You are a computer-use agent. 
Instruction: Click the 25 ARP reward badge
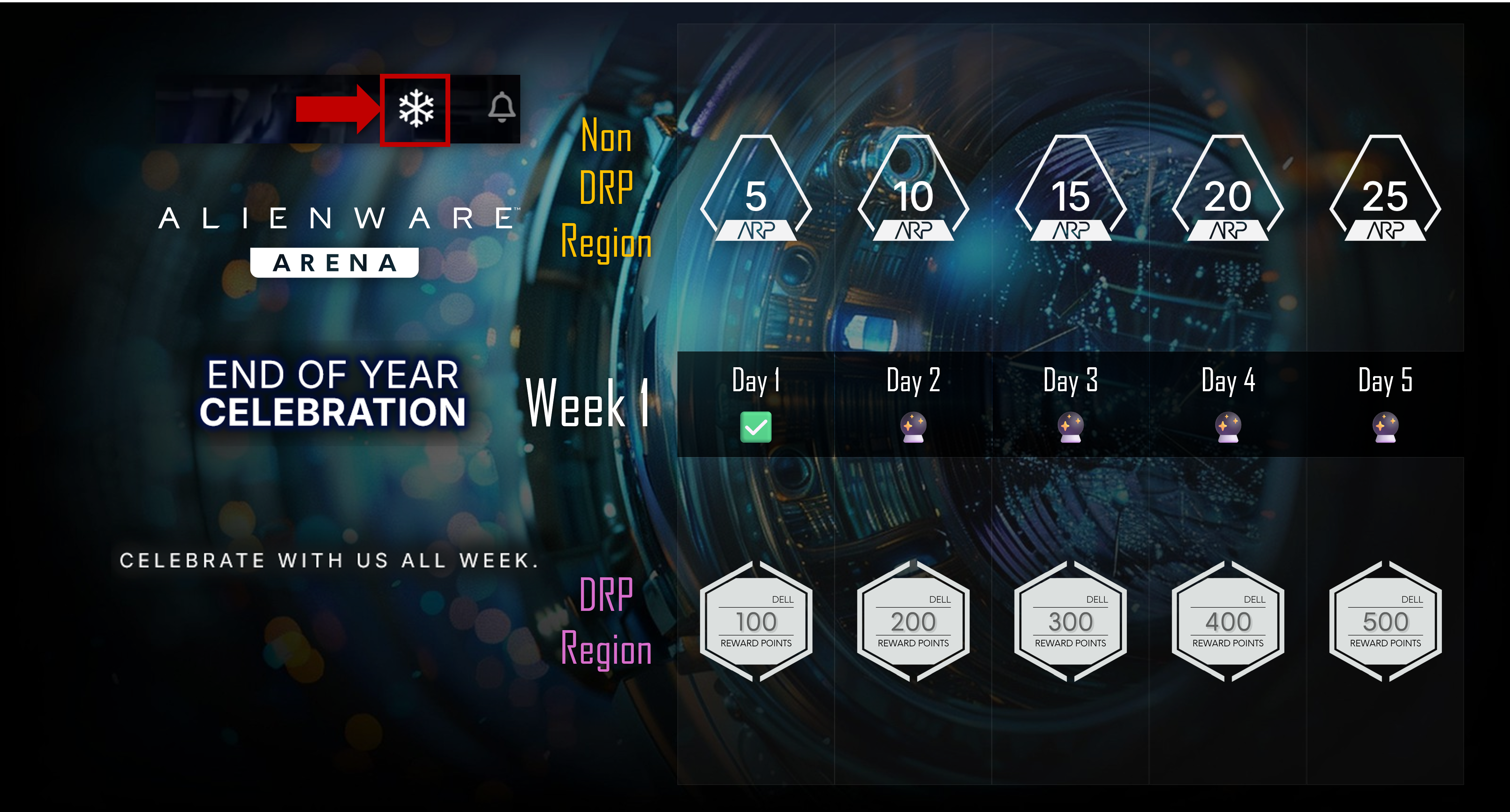[1385, 190]
